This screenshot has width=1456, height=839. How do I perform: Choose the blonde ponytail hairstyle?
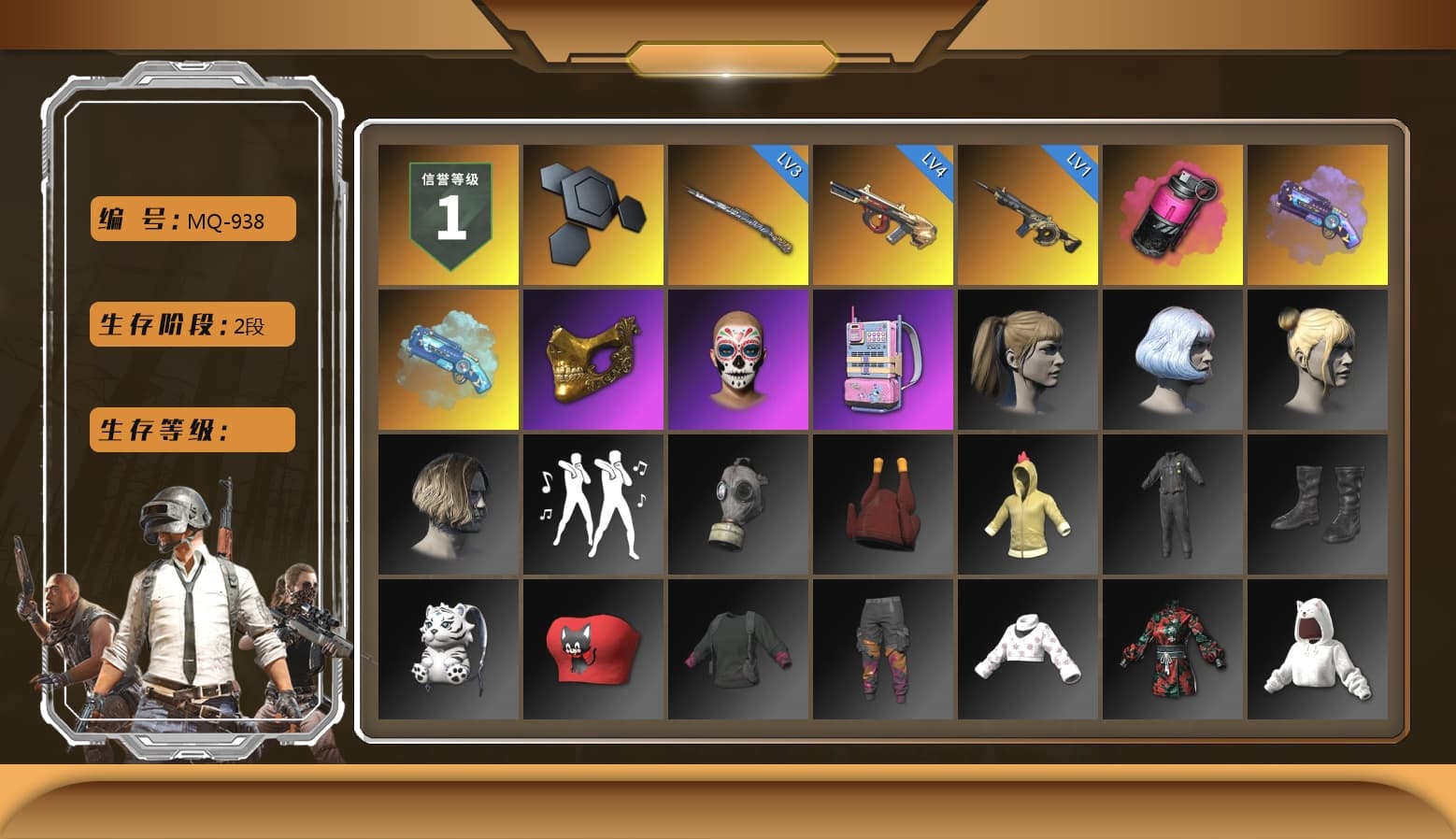(x=1028, y=360)
